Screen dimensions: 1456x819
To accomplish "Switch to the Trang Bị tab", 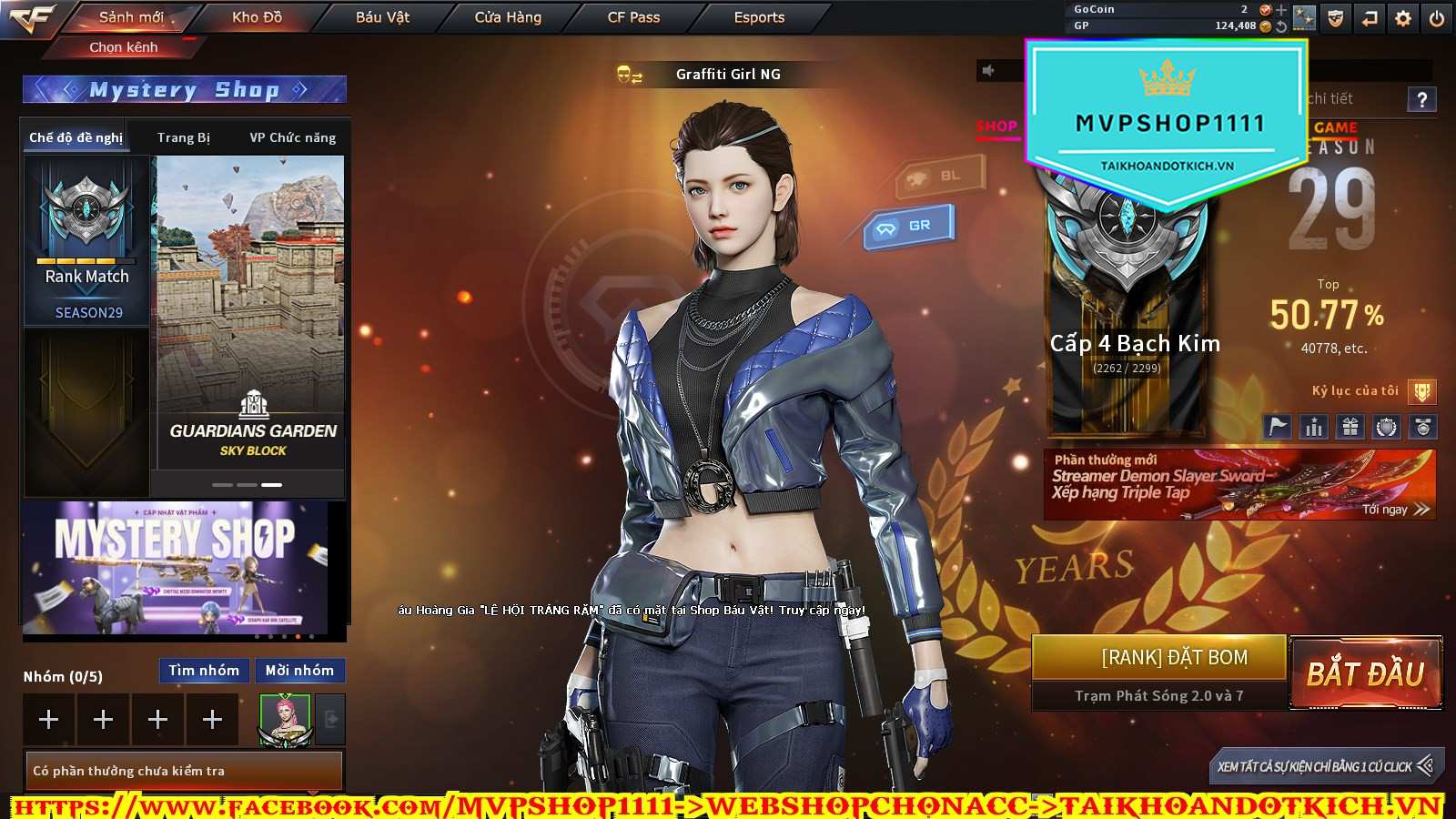I will (183, 137).
